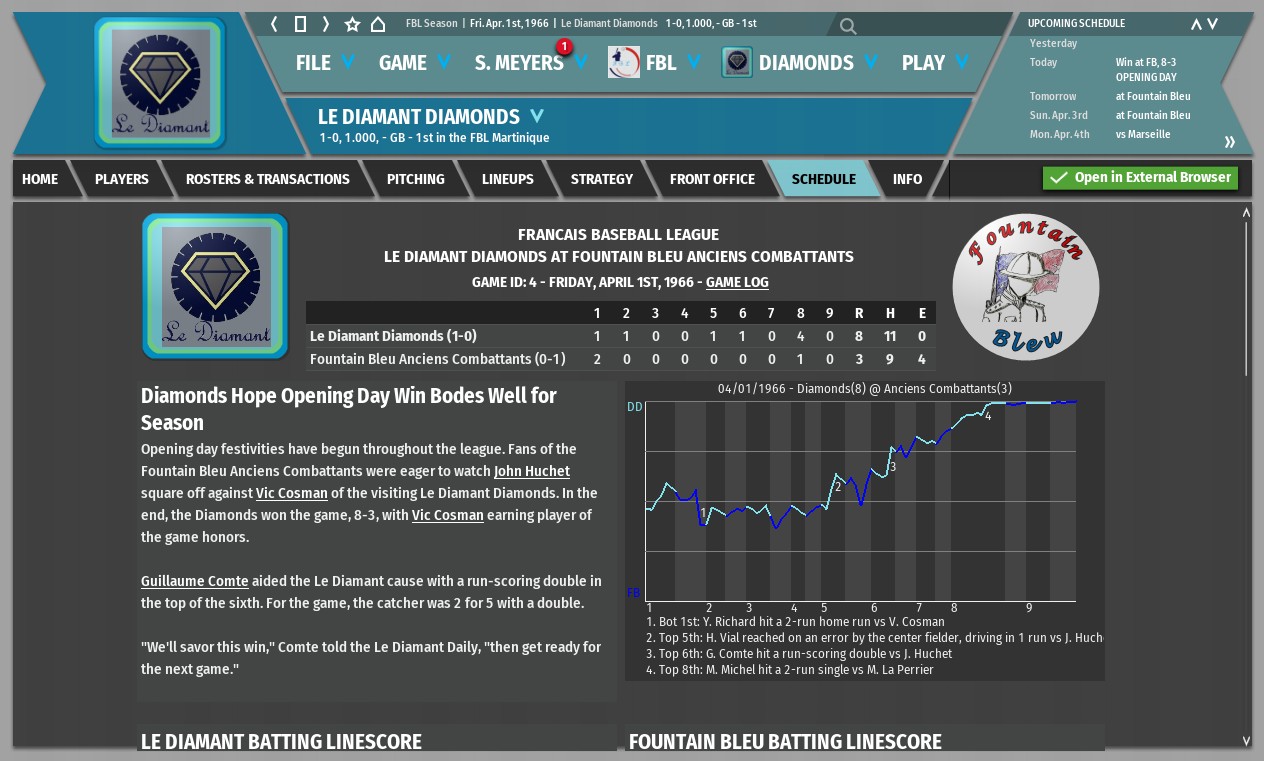Open the FILE menu

pos(325,63)
